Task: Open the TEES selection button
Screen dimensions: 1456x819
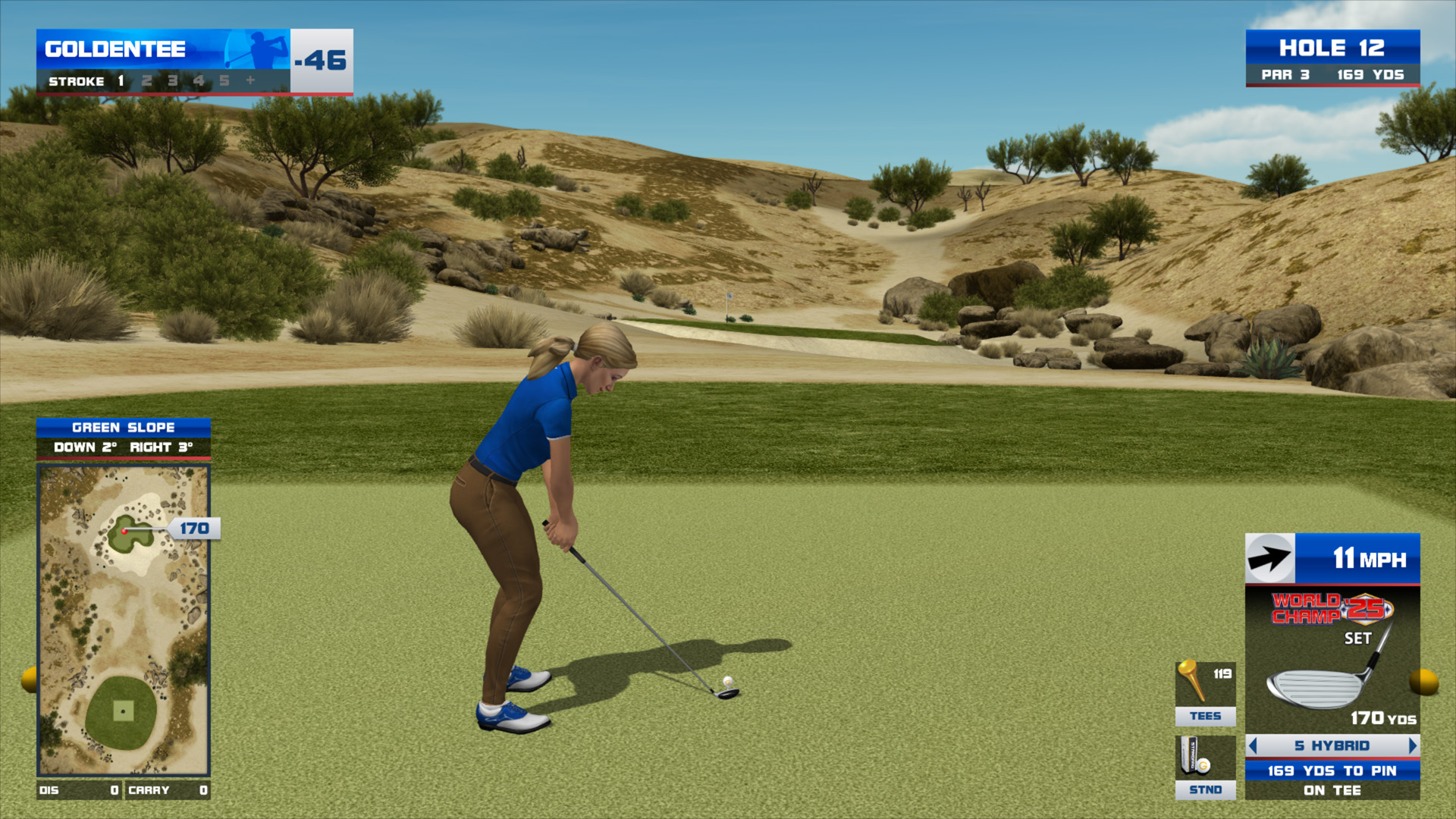Action: (1205, 694)
